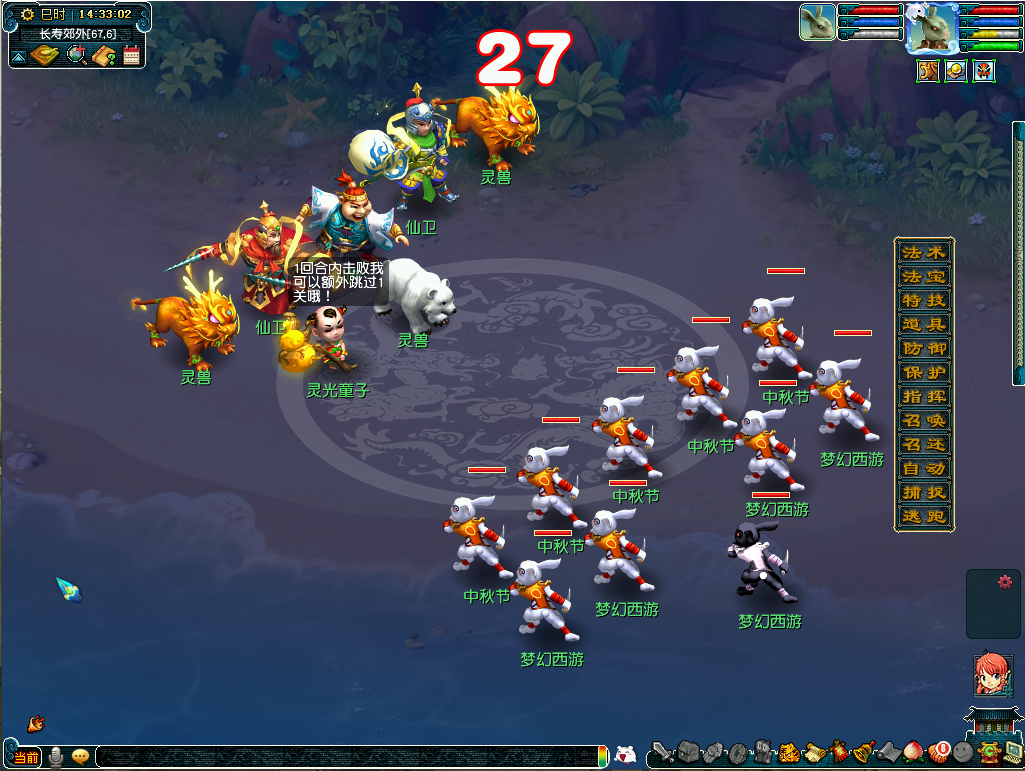Open the help book with question mark
This screenshot has height=771, width=1025.
104,55
